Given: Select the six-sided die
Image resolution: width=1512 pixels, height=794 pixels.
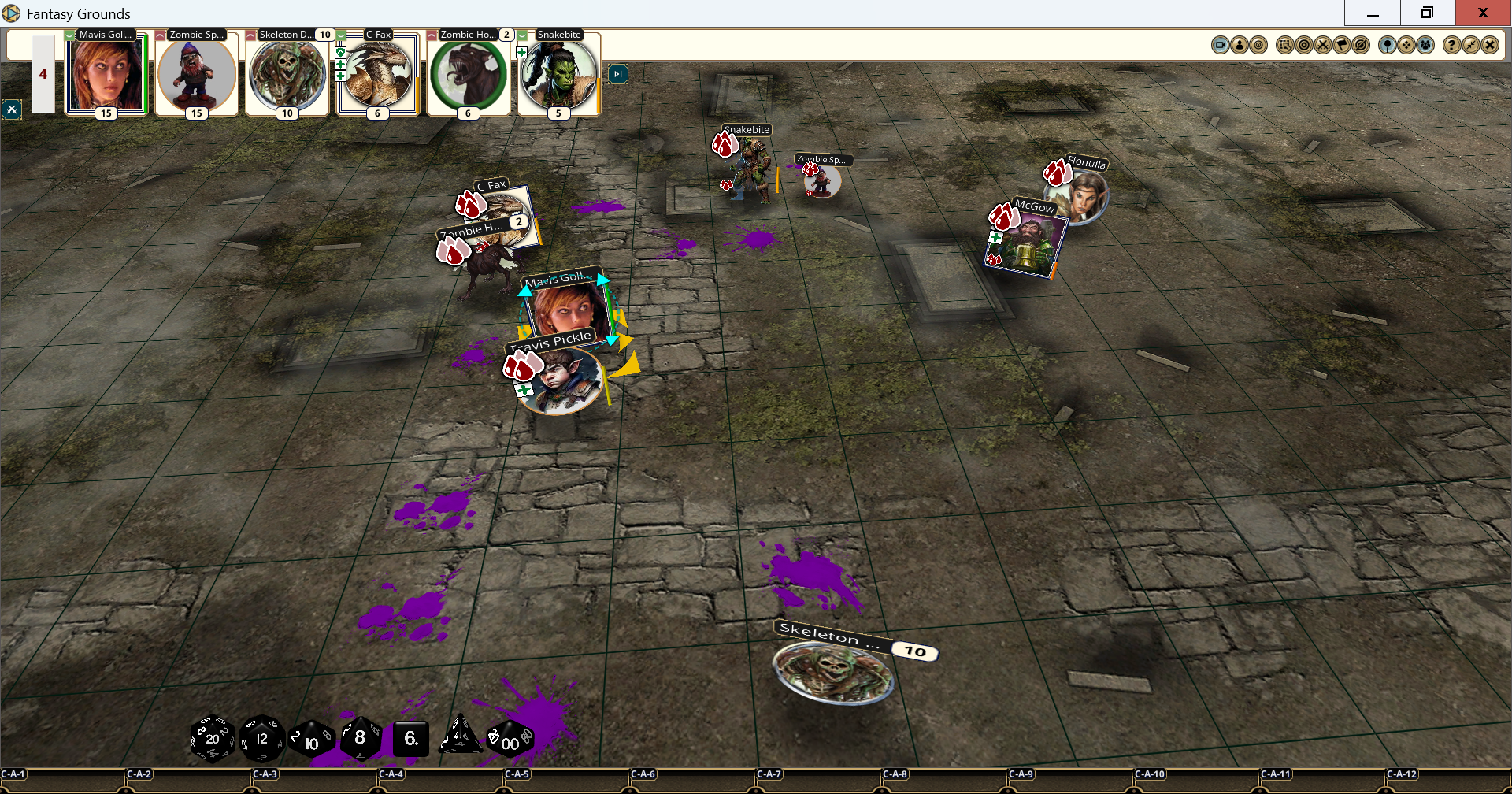Looking at the screenshot, I should (x=410, y=739).
